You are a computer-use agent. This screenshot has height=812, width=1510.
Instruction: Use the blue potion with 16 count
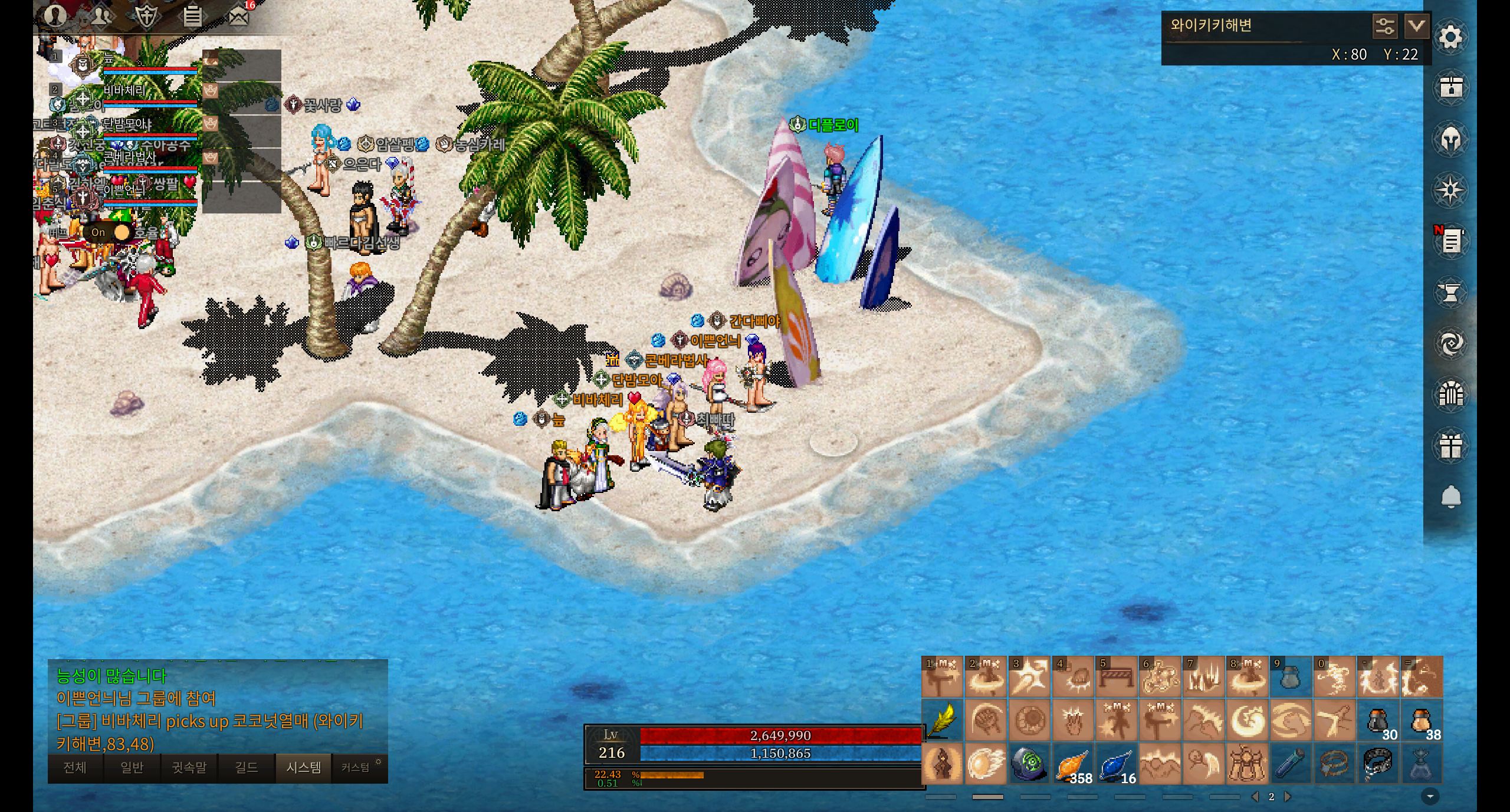click(1117, 764)
